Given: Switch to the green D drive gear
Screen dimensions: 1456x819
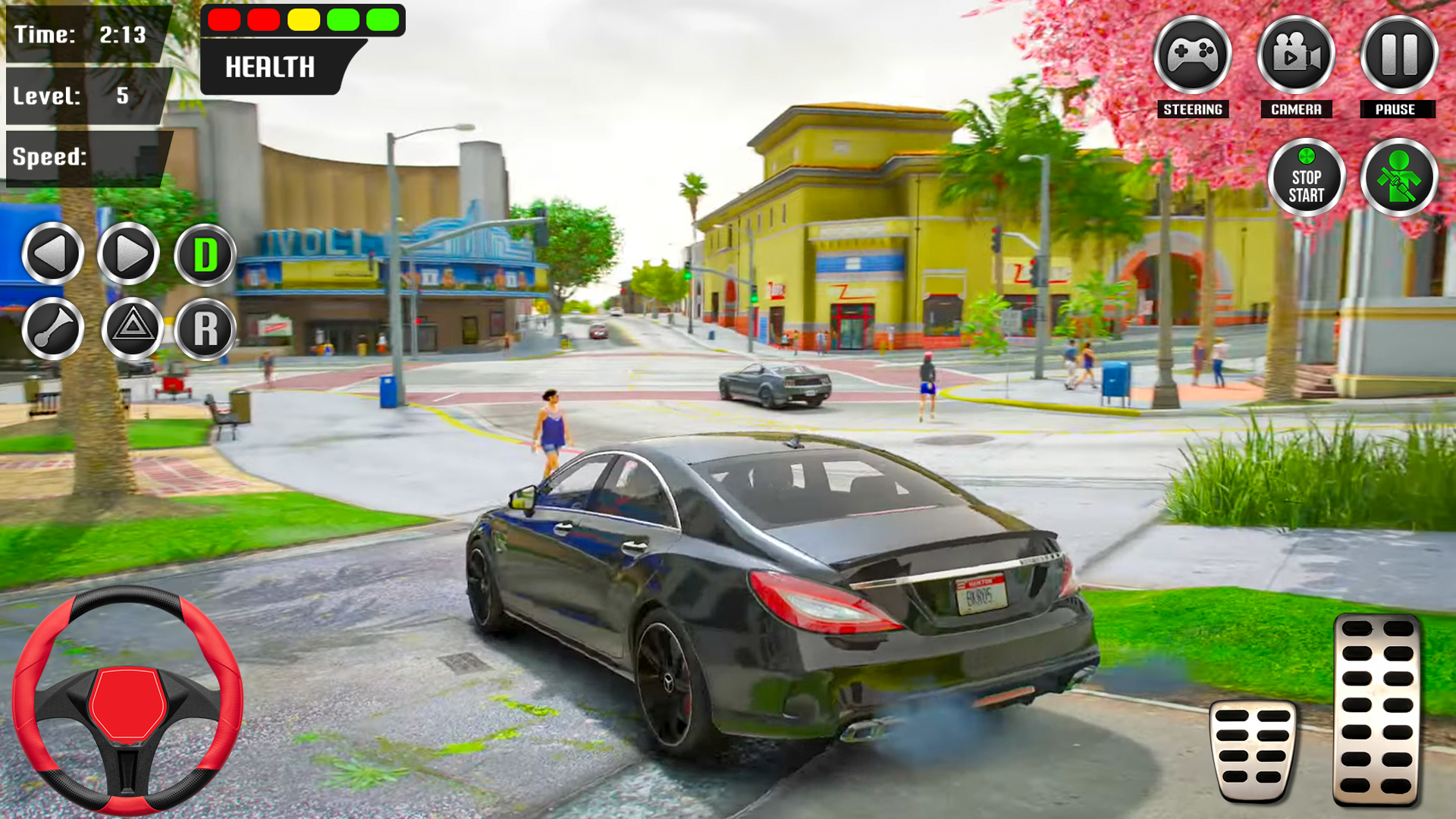Looking at the screenshot, I should click(206, 255).
